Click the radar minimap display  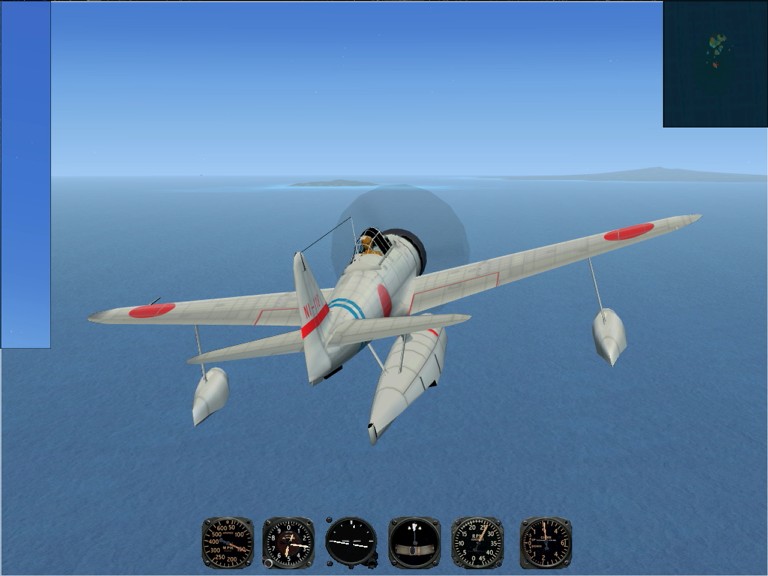tap(715, 64)
